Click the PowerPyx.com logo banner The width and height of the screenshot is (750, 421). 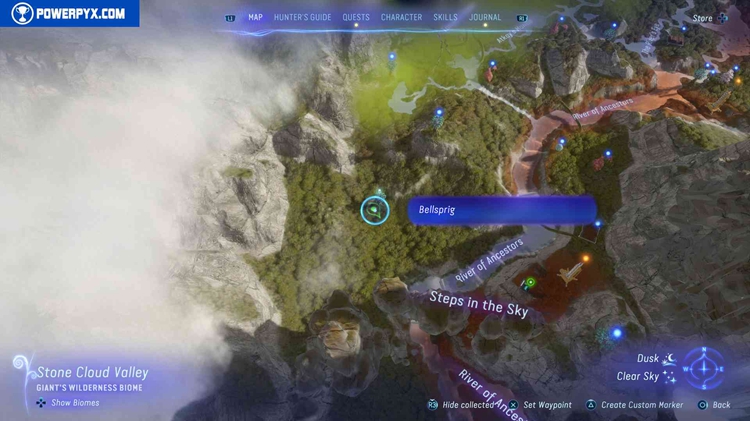(x=70, y=13)
